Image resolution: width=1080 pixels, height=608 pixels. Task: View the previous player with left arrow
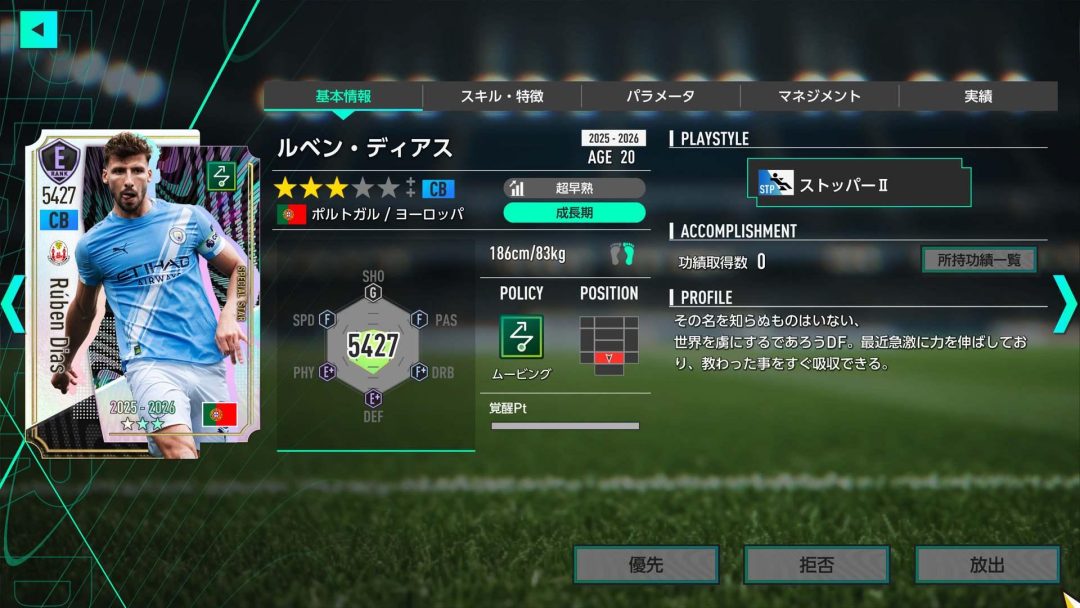(x=12, y=304)
